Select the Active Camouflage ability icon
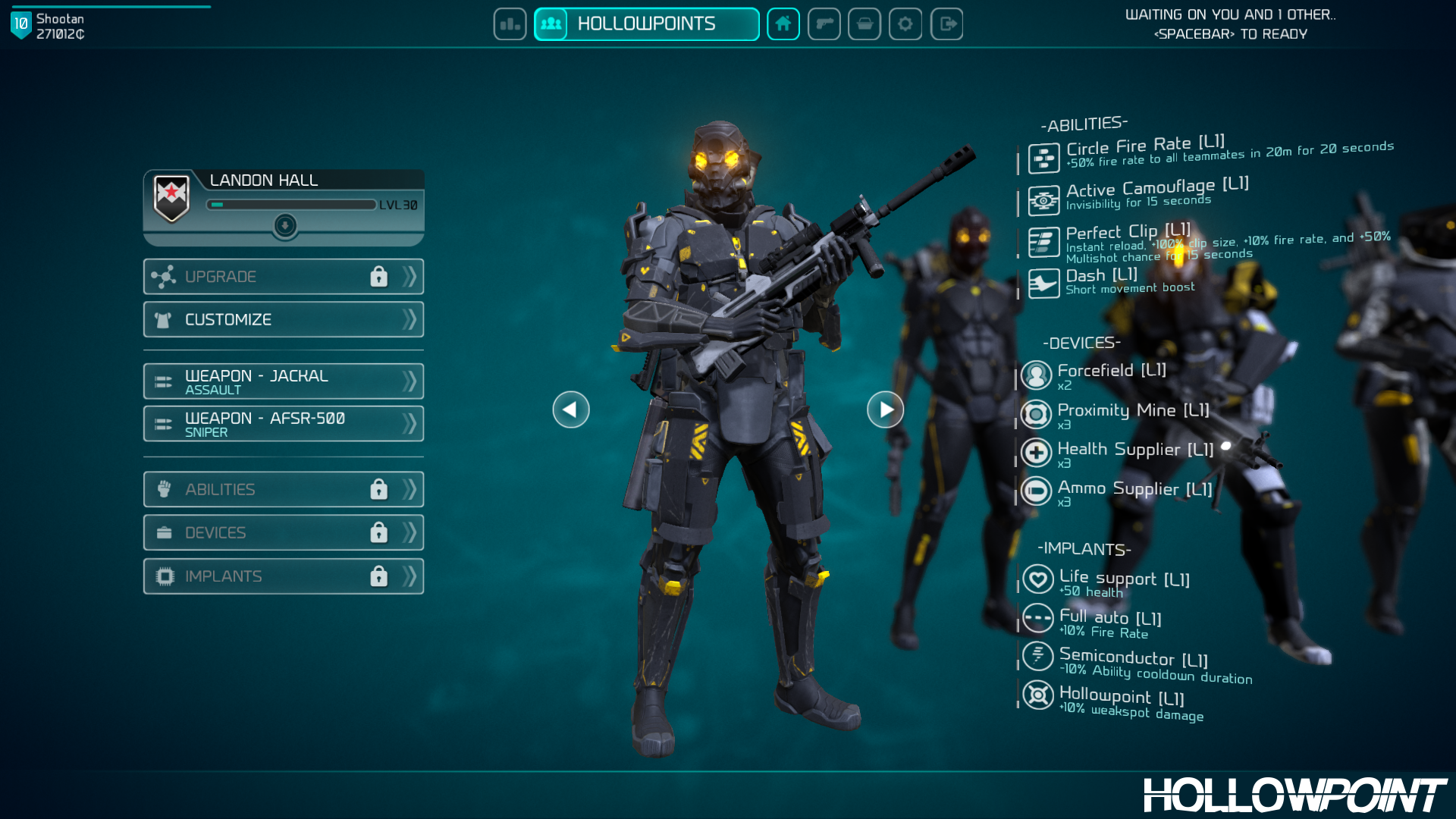Screen dimensions: 1456x819 [x=1043, y=199]
